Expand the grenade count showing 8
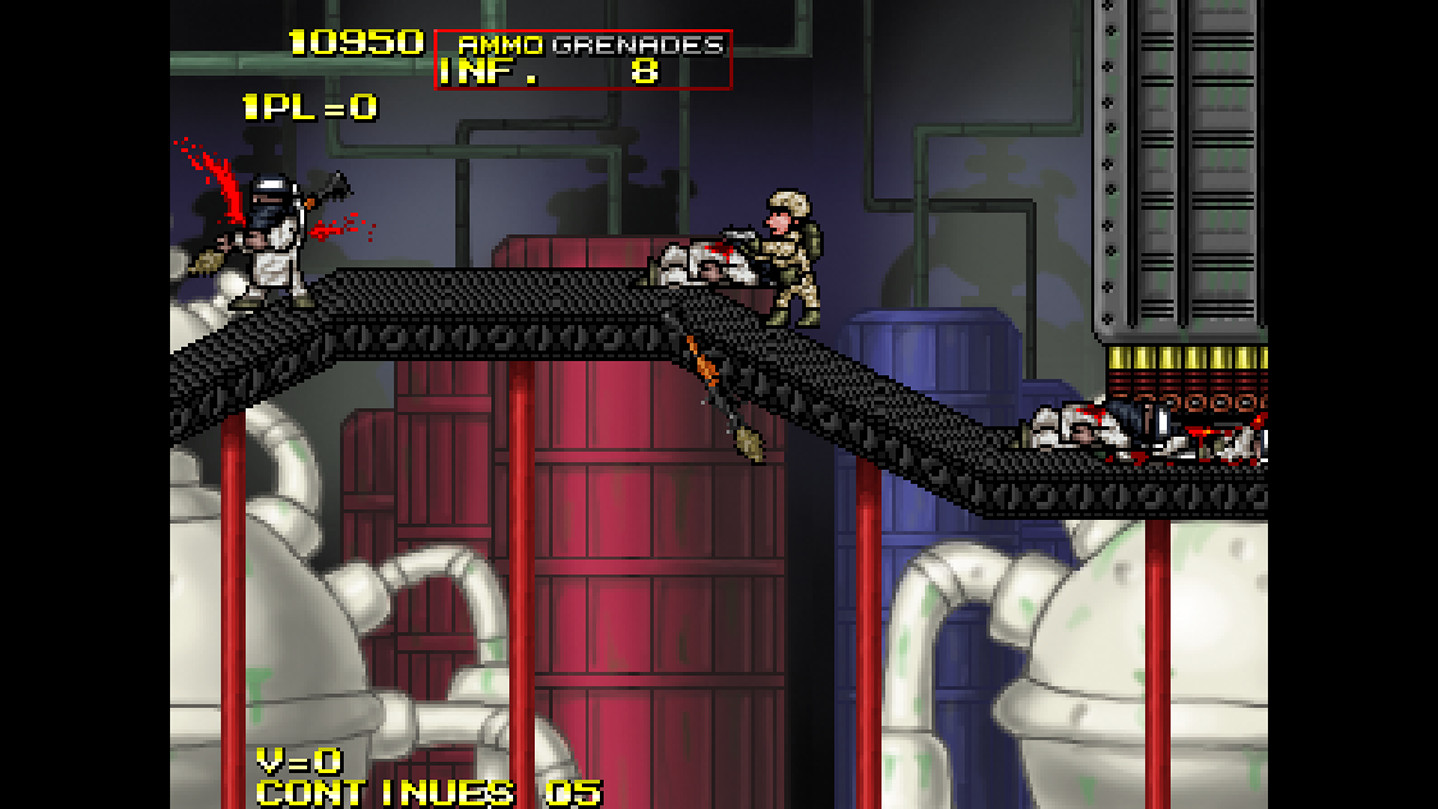 click(645, 71)
